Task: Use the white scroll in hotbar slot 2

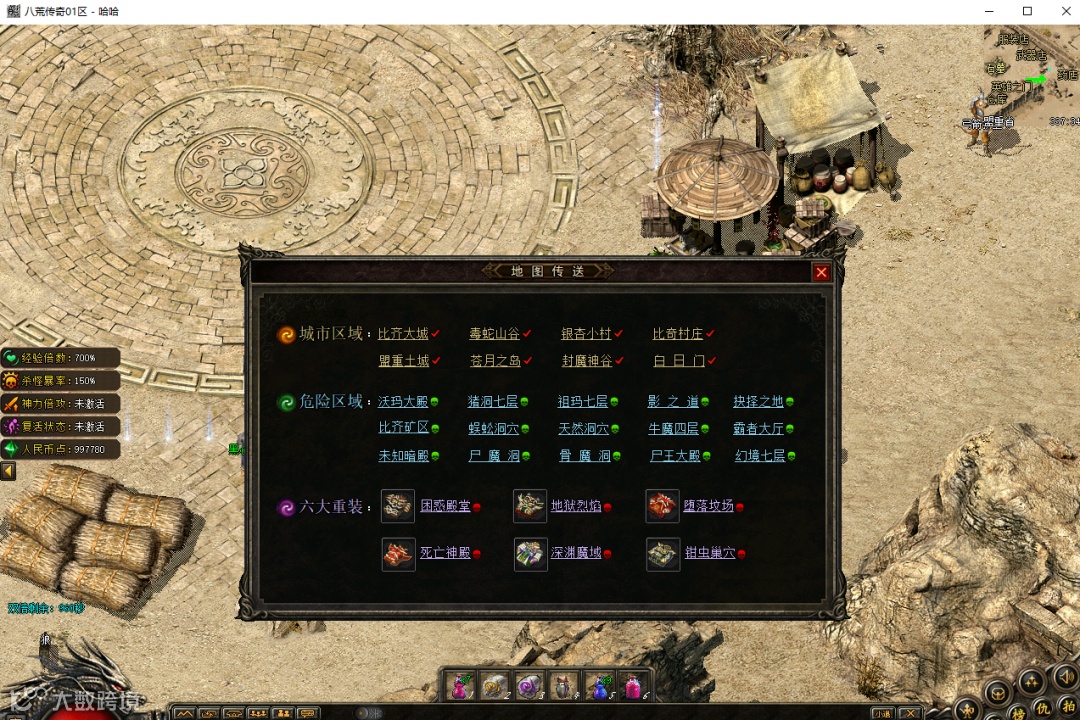Action: pos(494,686)
